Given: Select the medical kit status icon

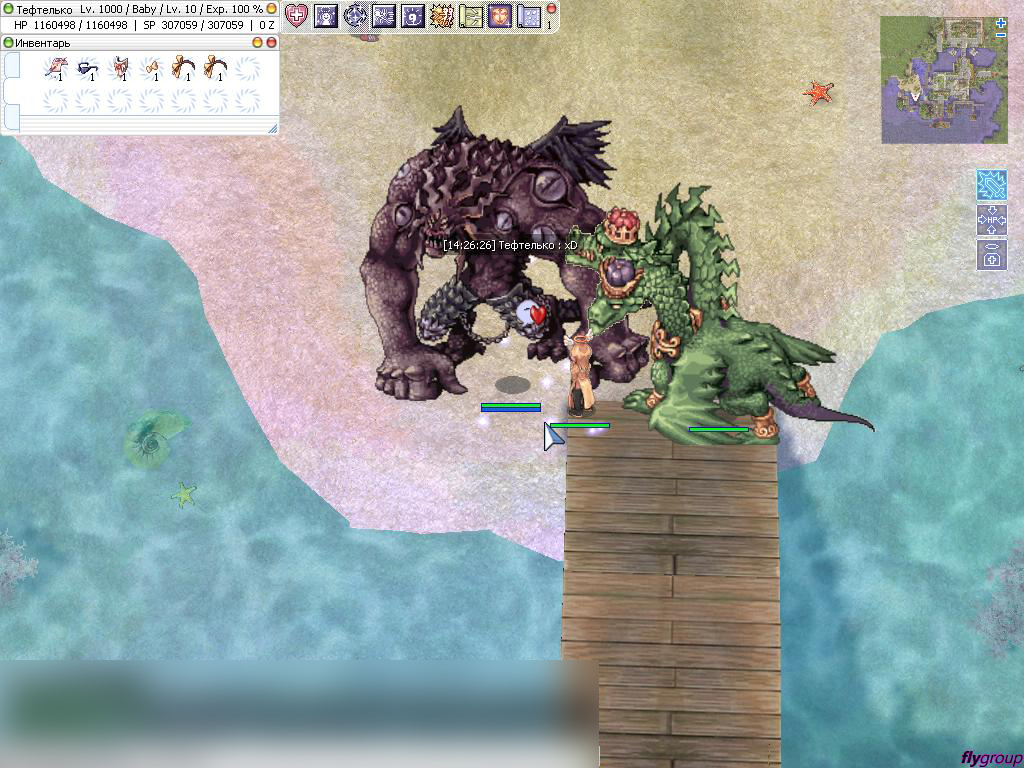Looking at the screenshot, I should (x=991, y=254).
